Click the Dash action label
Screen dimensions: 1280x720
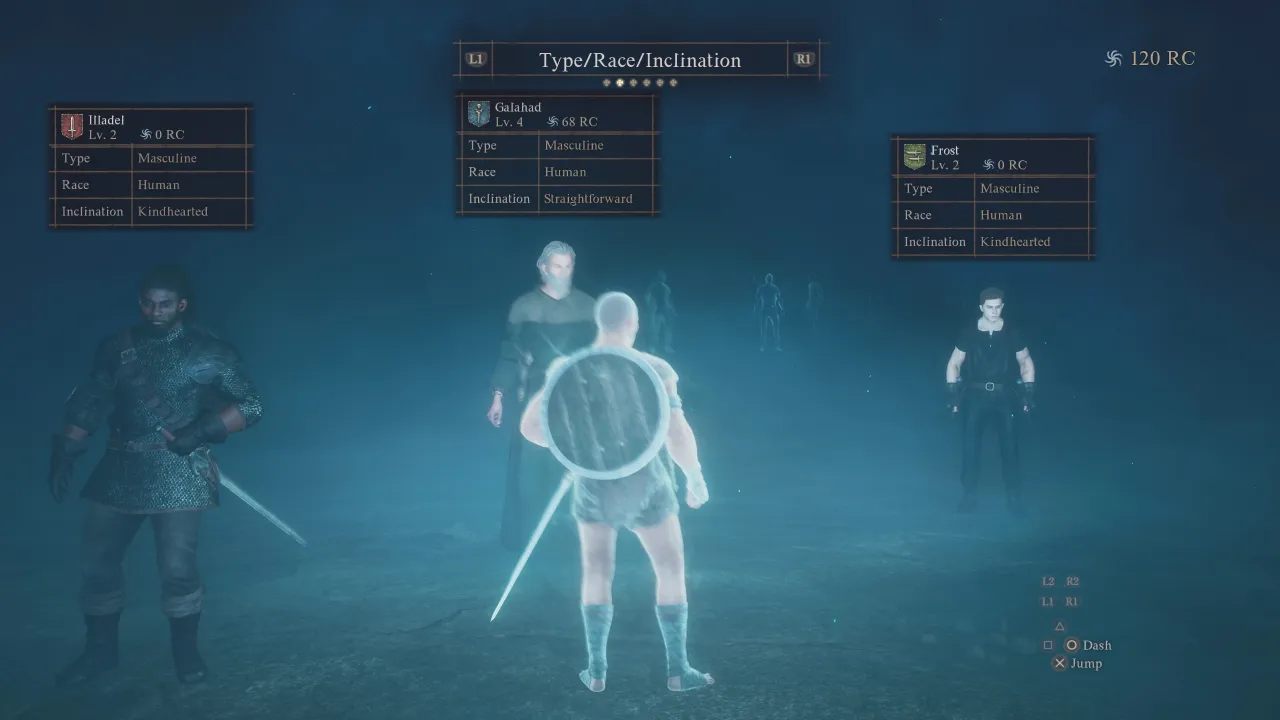pos(1095,645)
